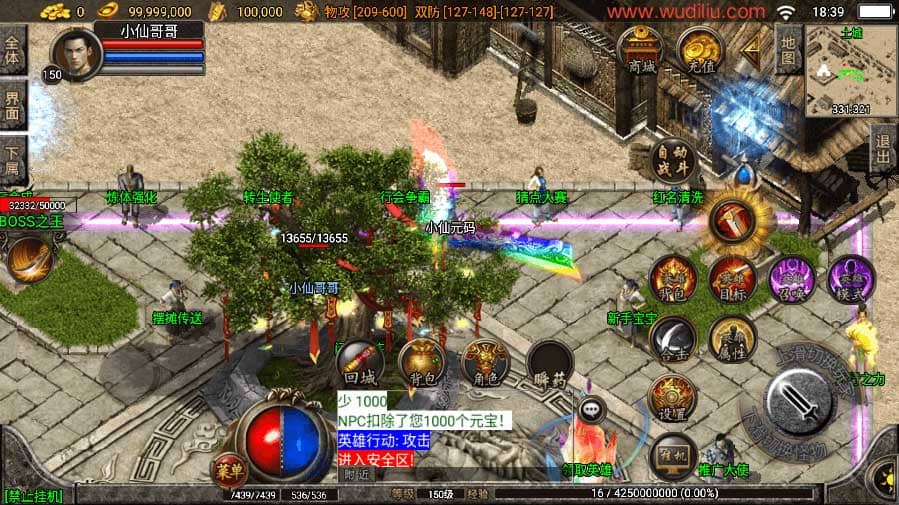Select hero 目标 target button
This screenshot has width=899, height=505.
click(733, 279)
